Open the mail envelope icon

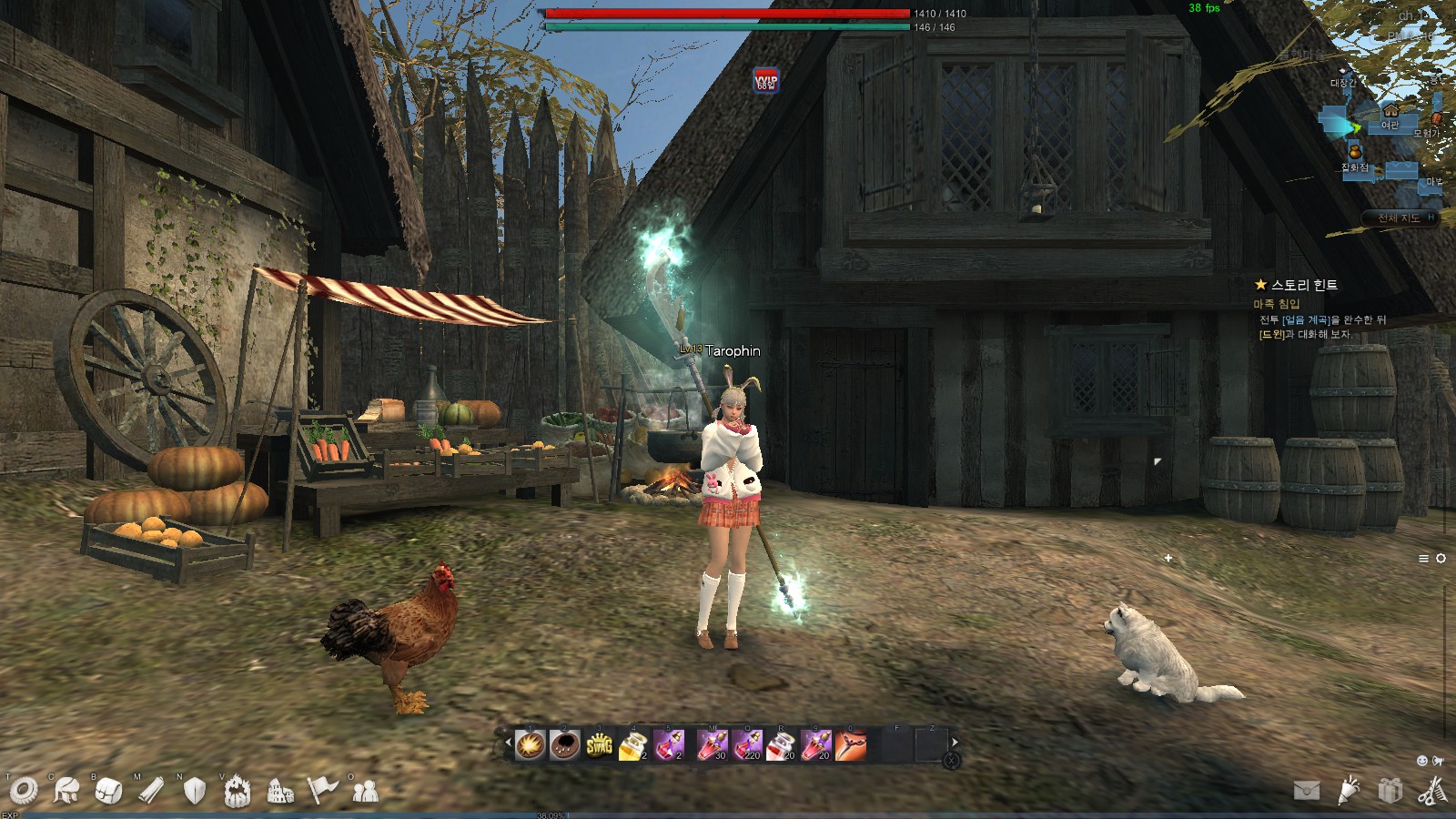click(1307, 791)
